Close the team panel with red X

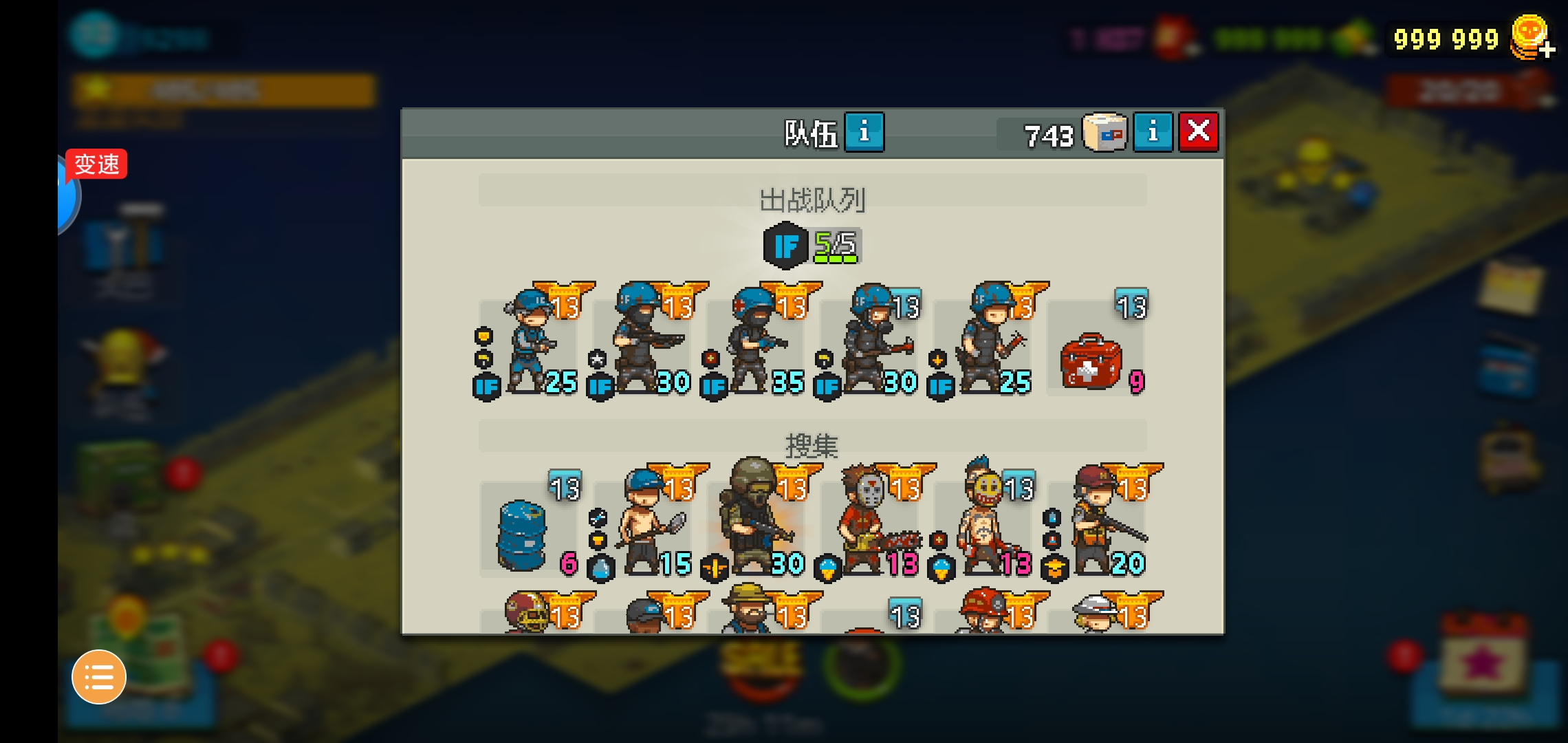1198,131
